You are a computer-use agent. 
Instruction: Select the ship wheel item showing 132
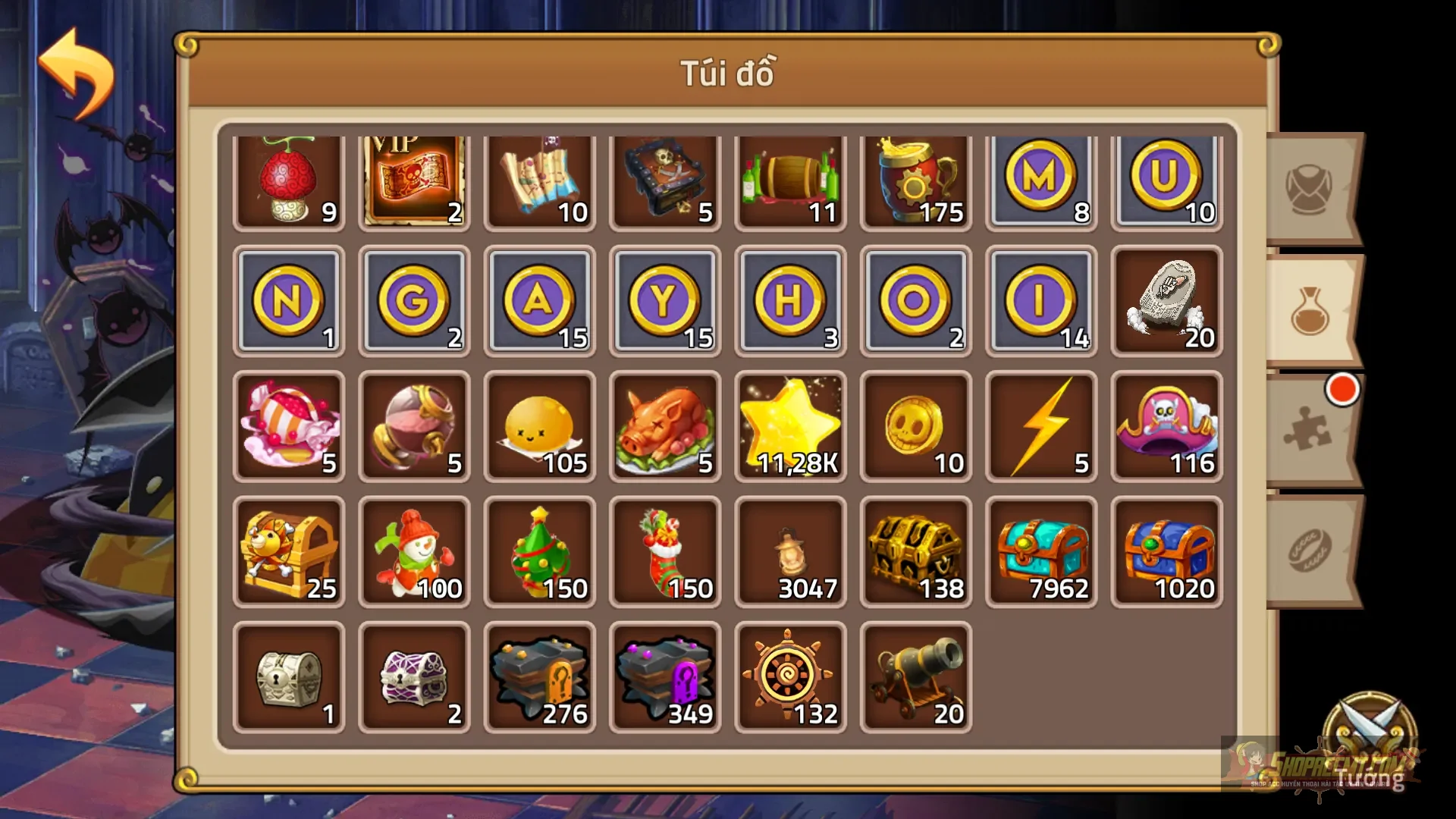[790, 677]
